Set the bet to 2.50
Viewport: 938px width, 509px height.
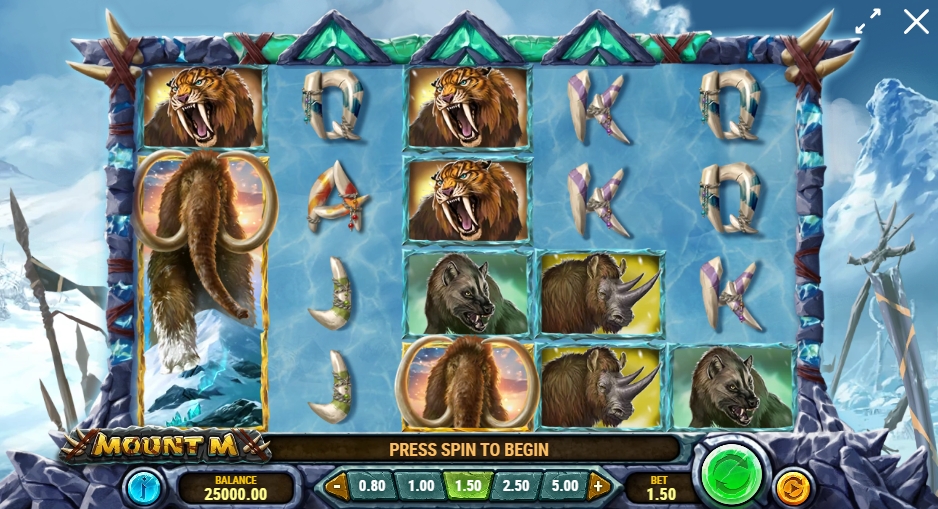pyautogui.click(x=516, y=487)
